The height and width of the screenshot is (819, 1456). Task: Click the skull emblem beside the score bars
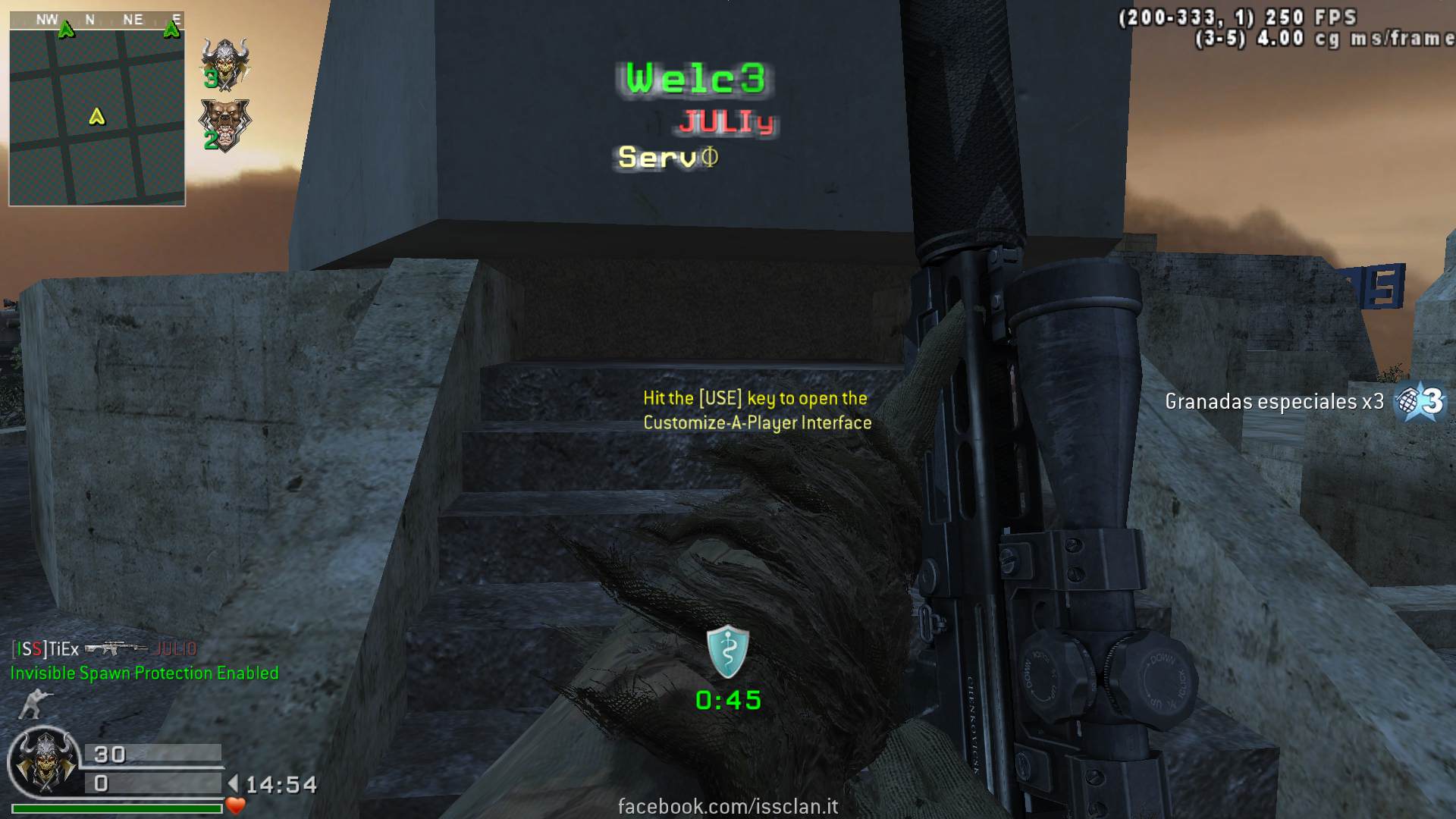click(44, 761)
